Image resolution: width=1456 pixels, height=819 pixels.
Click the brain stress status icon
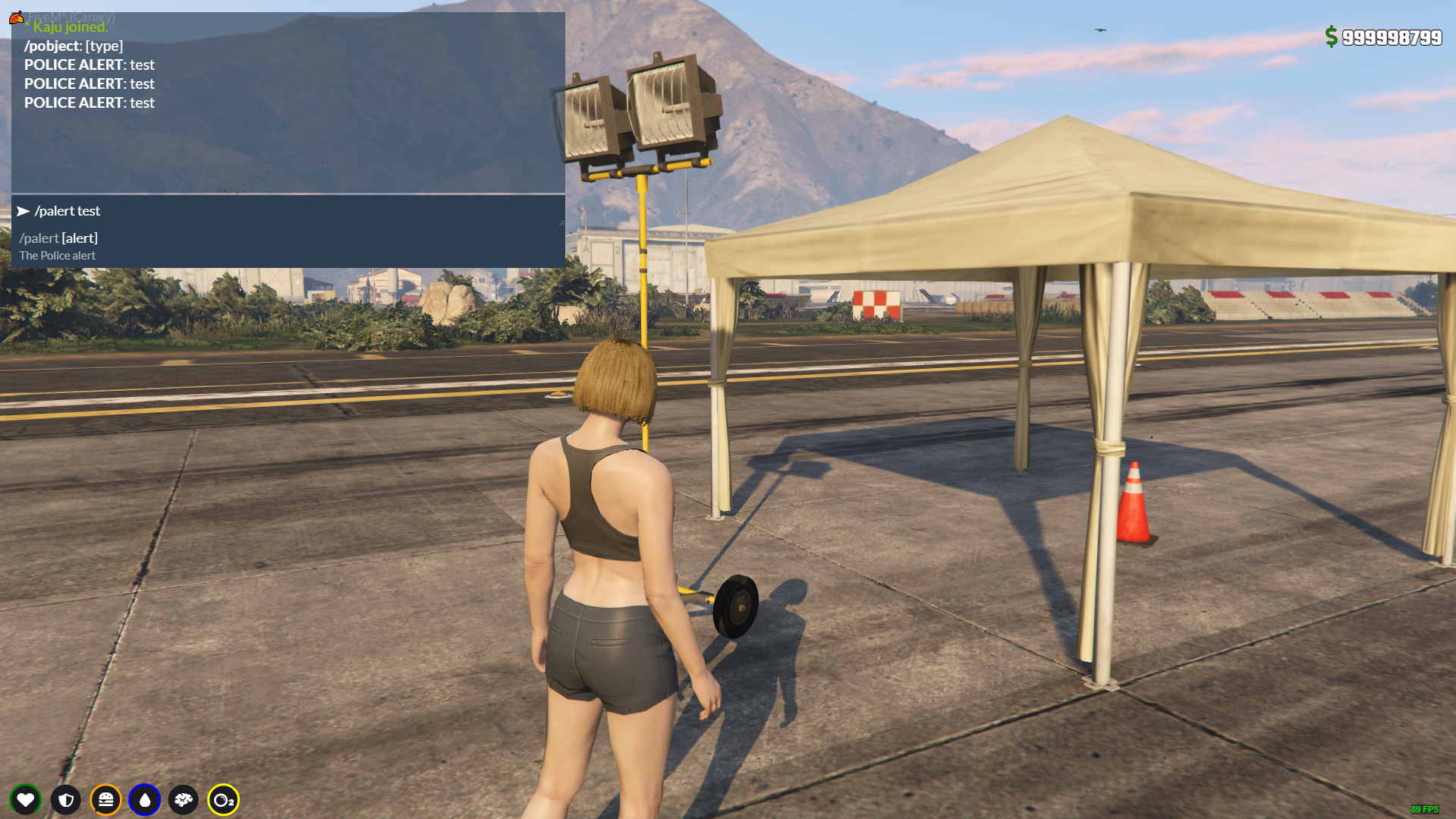tap(184, 799)
